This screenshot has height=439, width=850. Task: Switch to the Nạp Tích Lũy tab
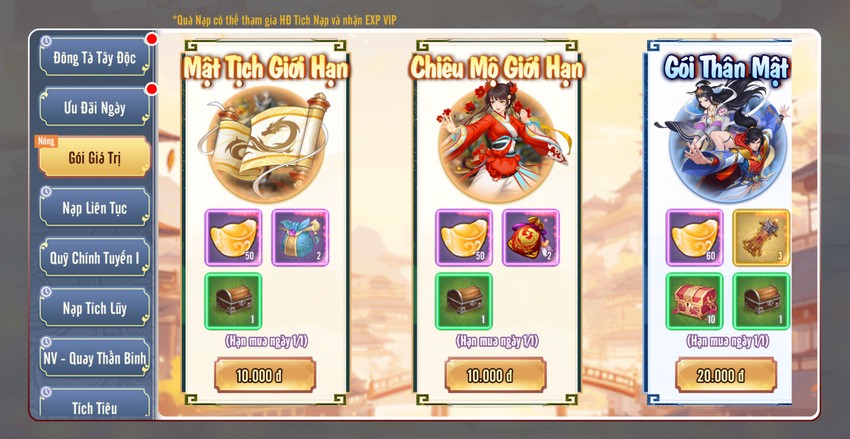(95, 307)
